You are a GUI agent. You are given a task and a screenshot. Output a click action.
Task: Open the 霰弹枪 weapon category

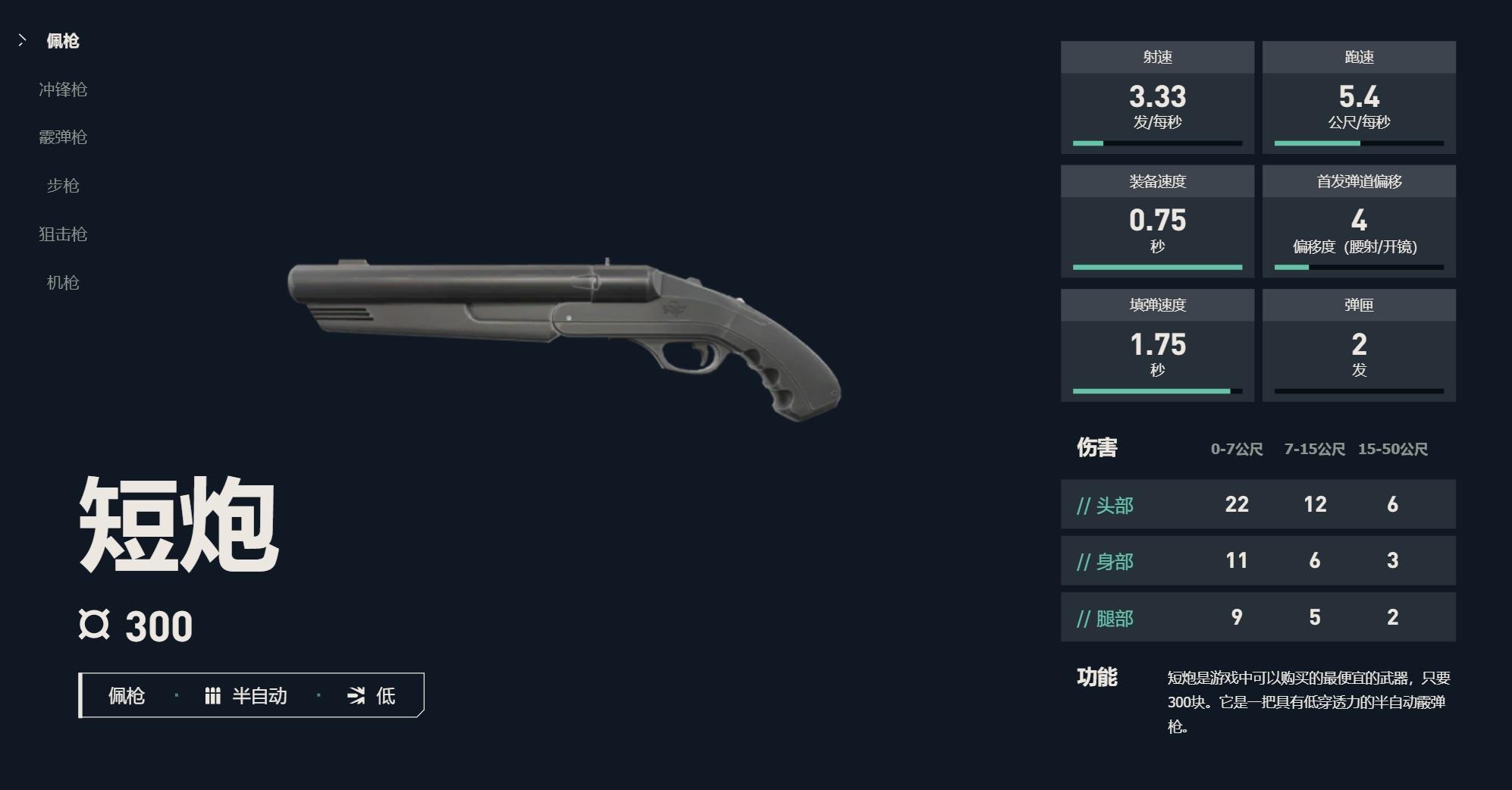(x=63, y=137)
